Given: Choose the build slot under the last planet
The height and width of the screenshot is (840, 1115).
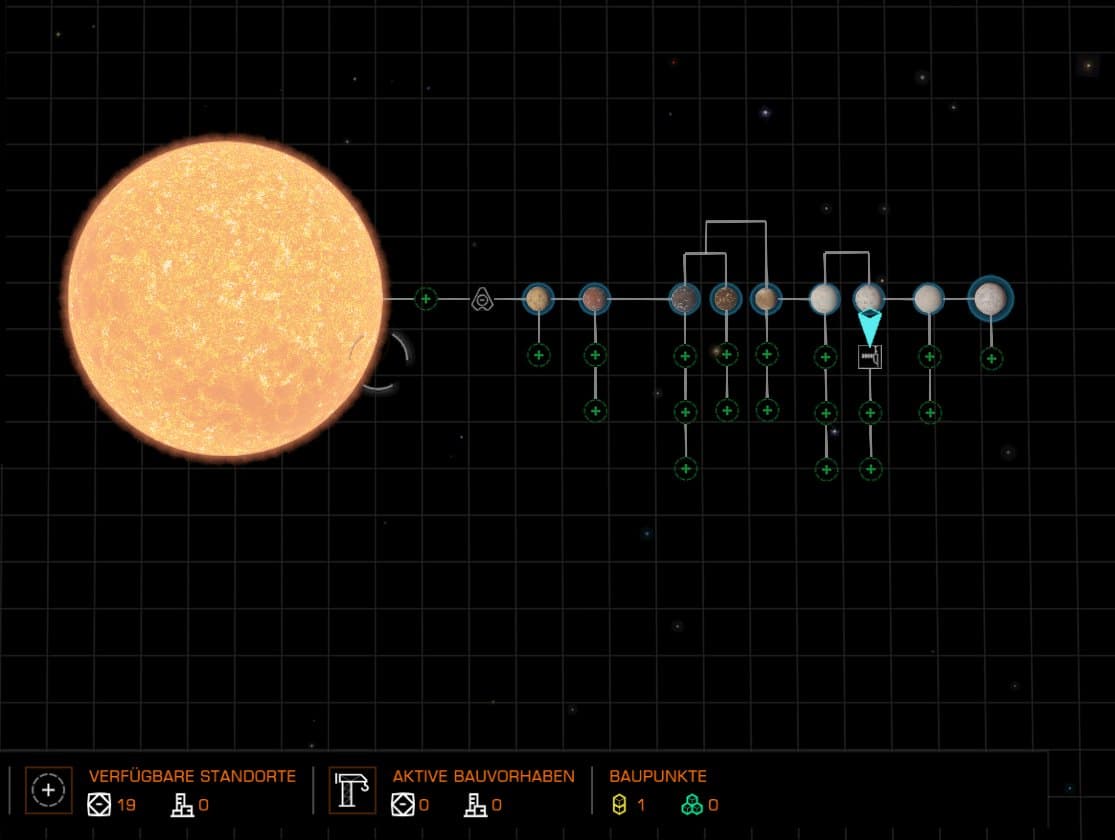Looking at the screenshot, I should (991, 358).
